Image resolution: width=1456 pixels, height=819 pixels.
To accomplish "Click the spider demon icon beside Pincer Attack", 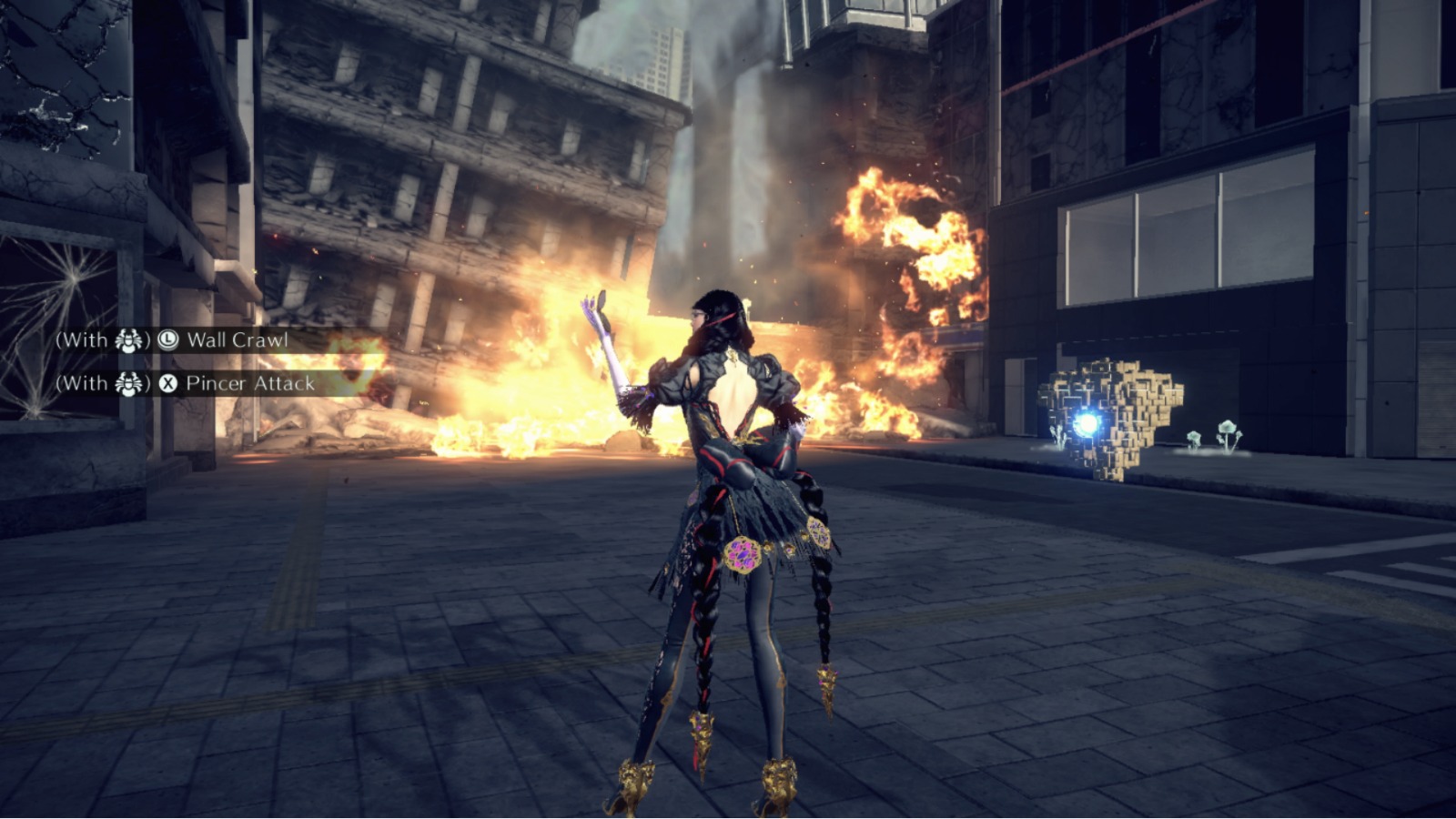I will click(x=127, y=382).
